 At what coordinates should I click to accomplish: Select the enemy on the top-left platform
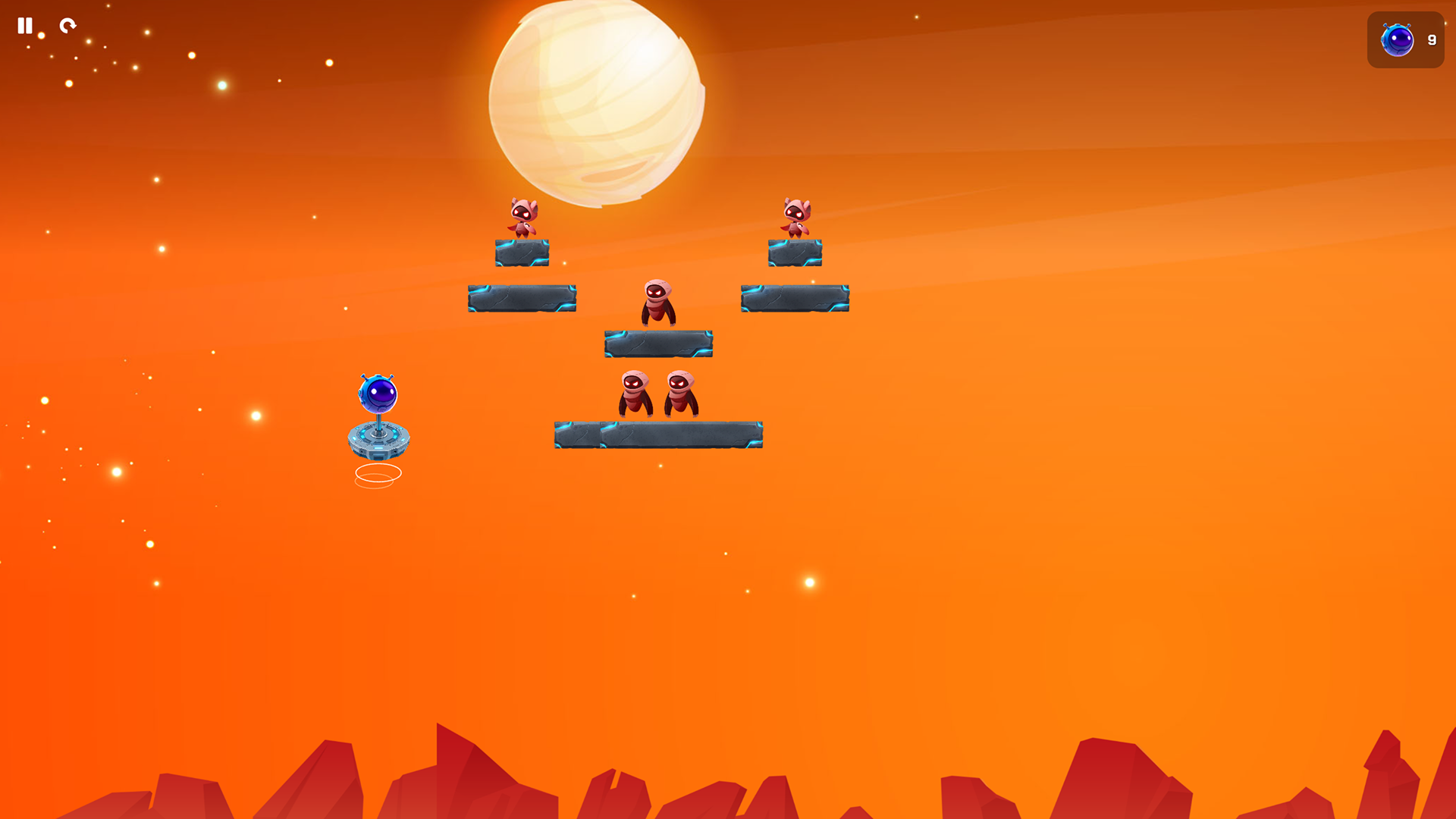tap(523, 218)
